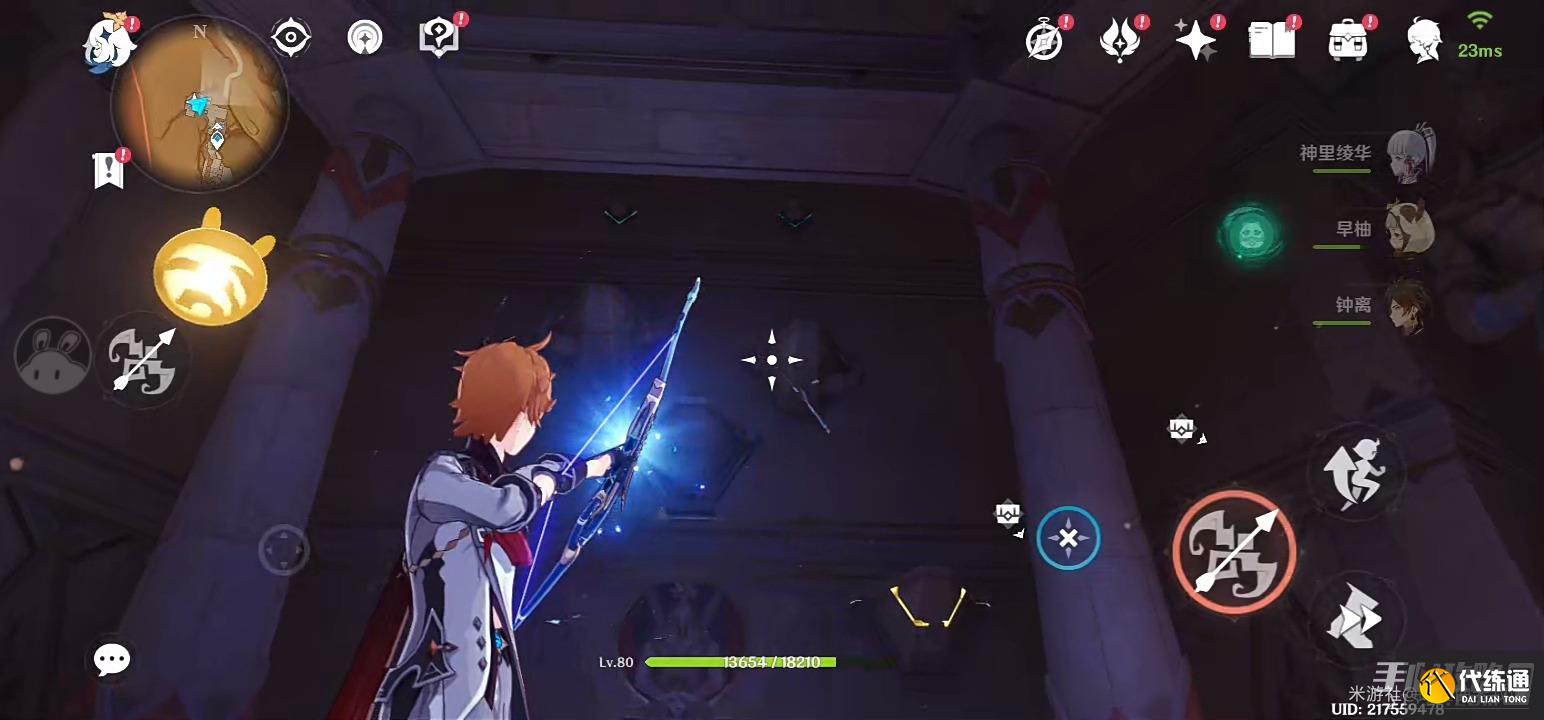Tap the radar icon beside Elemental Sight

point(365,38)
